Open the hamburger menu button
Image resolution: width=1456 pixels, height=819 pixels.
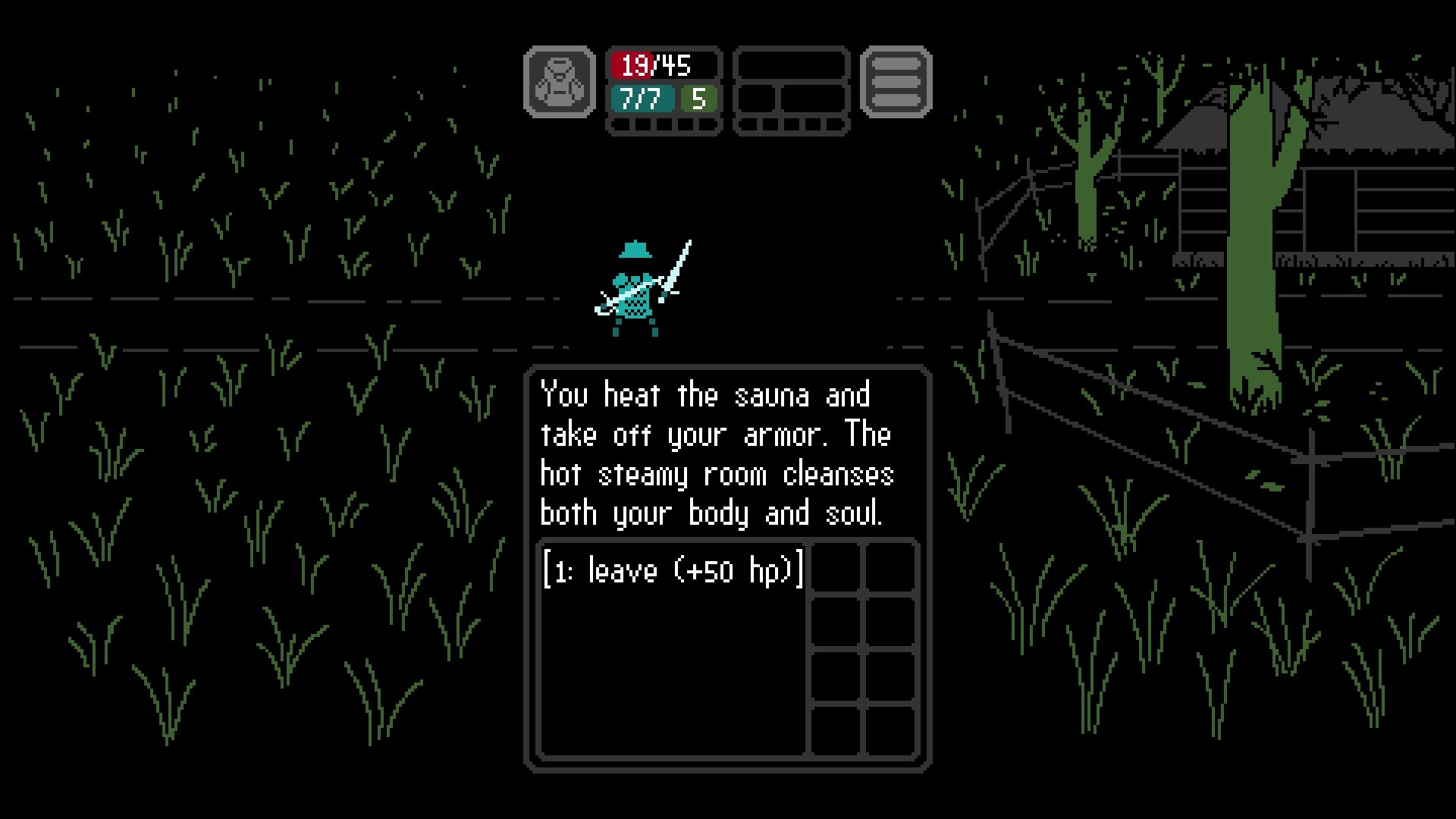point(896,82)
